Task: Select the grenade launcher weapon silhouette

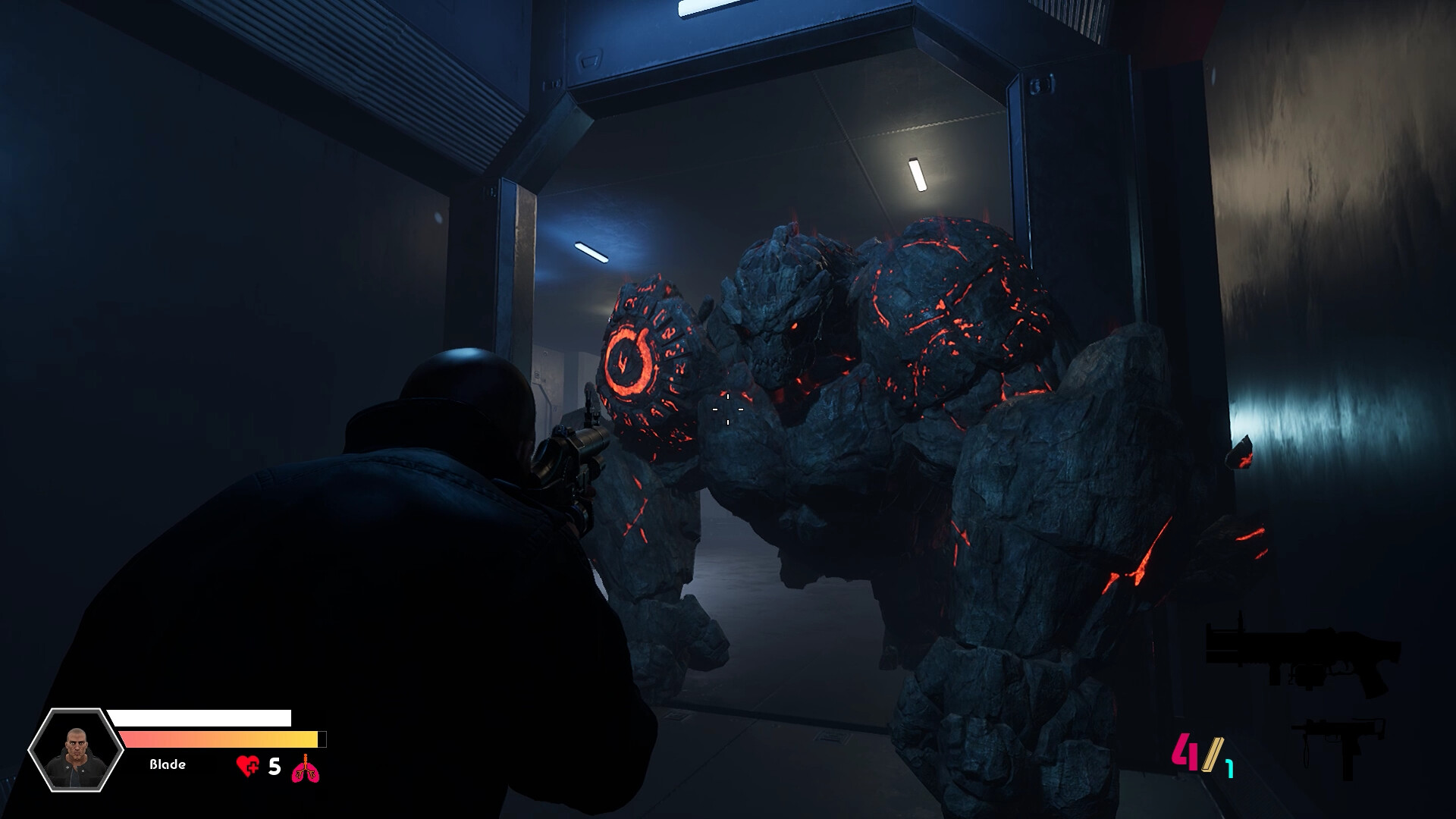Action: [x=1303, y=657]
